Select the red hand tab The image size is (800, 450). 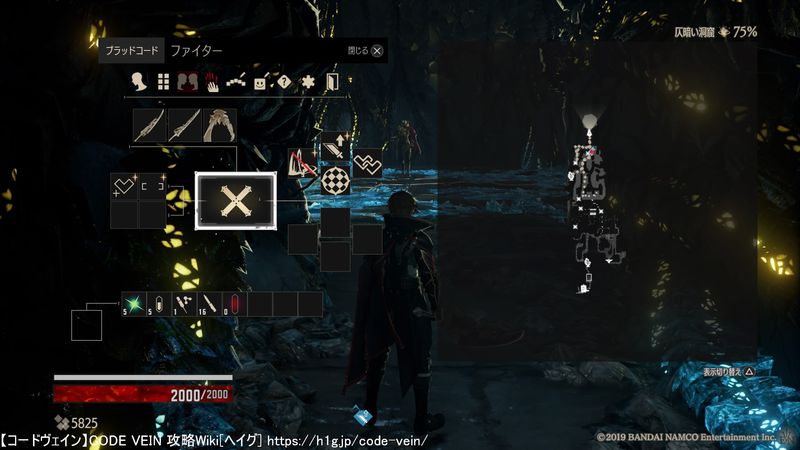pos(212,81)
